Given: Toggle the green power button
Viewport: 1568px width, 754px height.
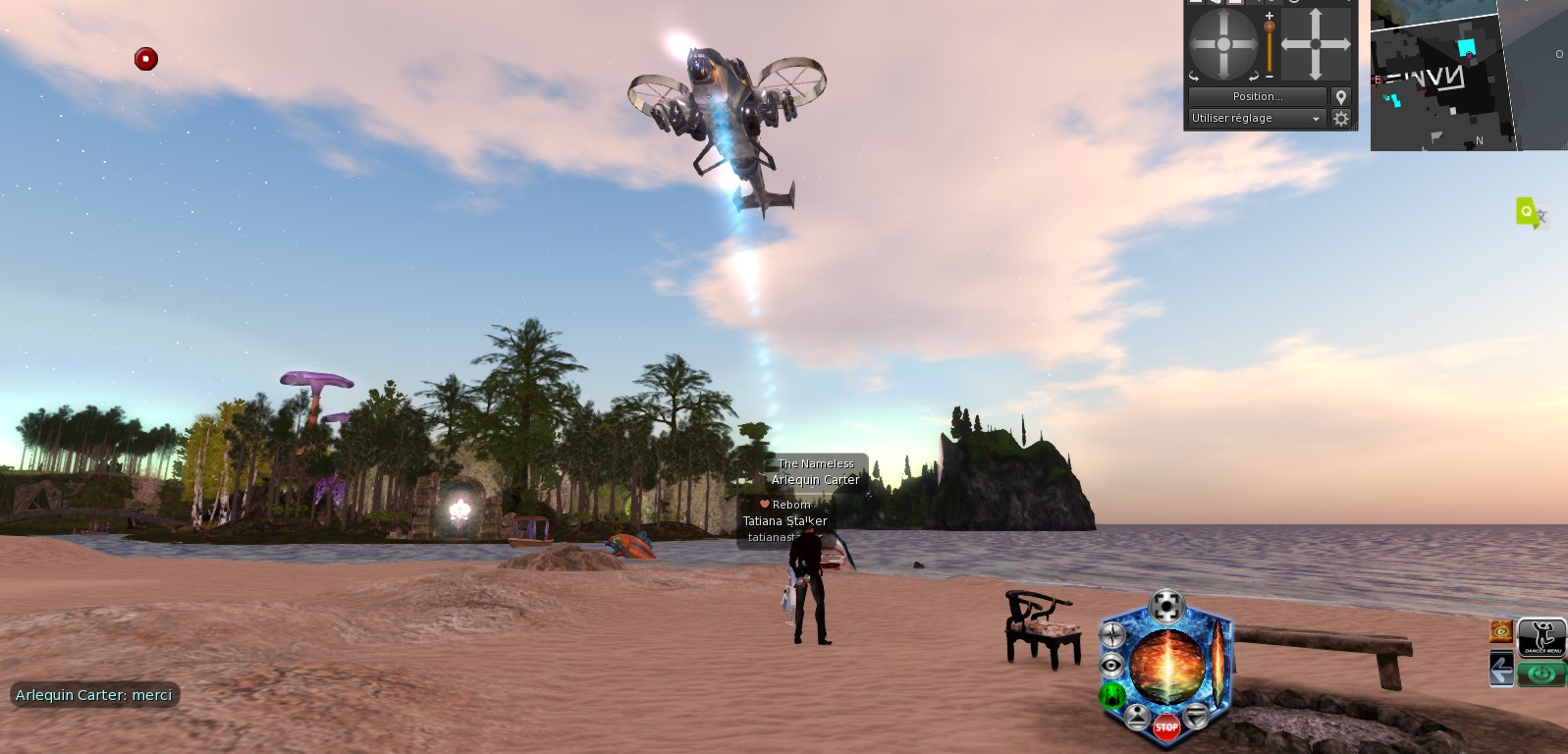Looking at the screenshot, I should 1541,673.
